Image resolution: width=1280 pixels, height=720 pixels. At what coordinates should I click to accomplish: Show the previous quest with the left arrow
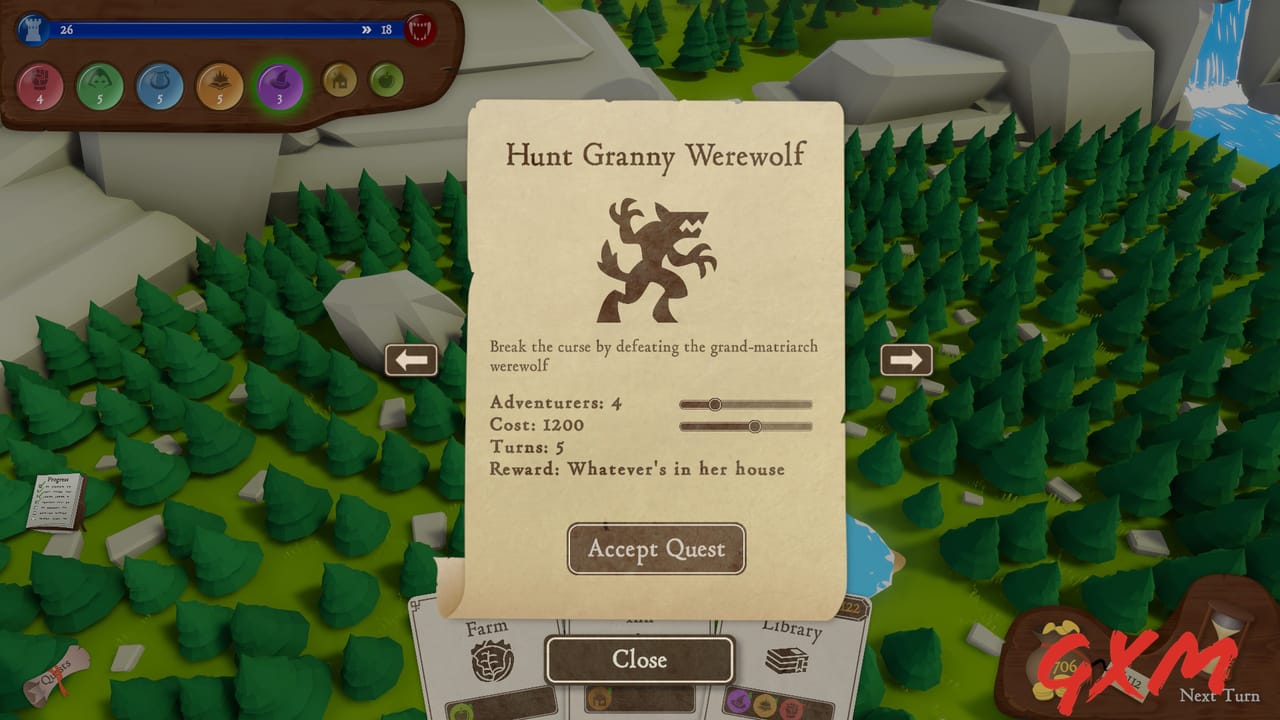(x=413, y=360)
